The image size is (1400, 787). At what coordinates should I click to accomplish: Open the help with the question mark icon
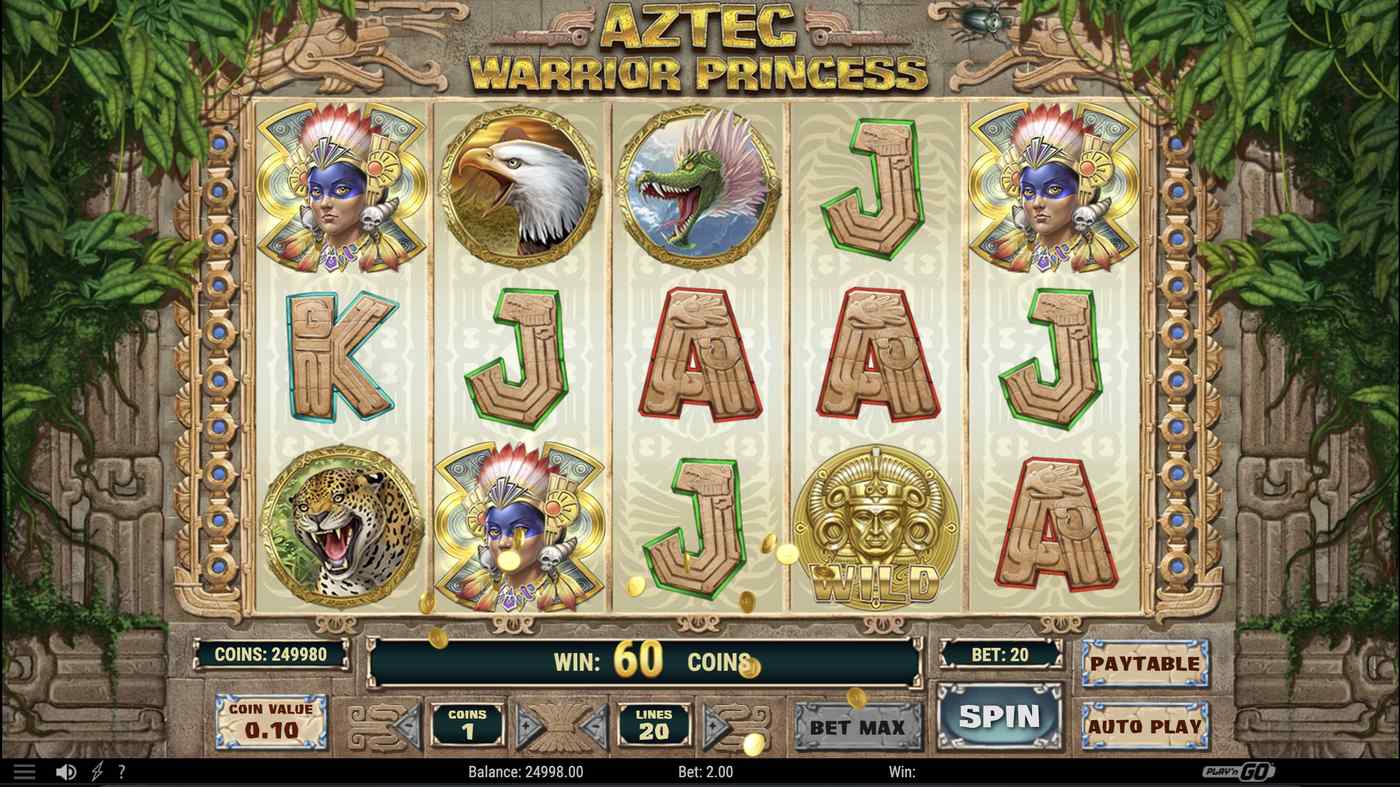[120, 770]
